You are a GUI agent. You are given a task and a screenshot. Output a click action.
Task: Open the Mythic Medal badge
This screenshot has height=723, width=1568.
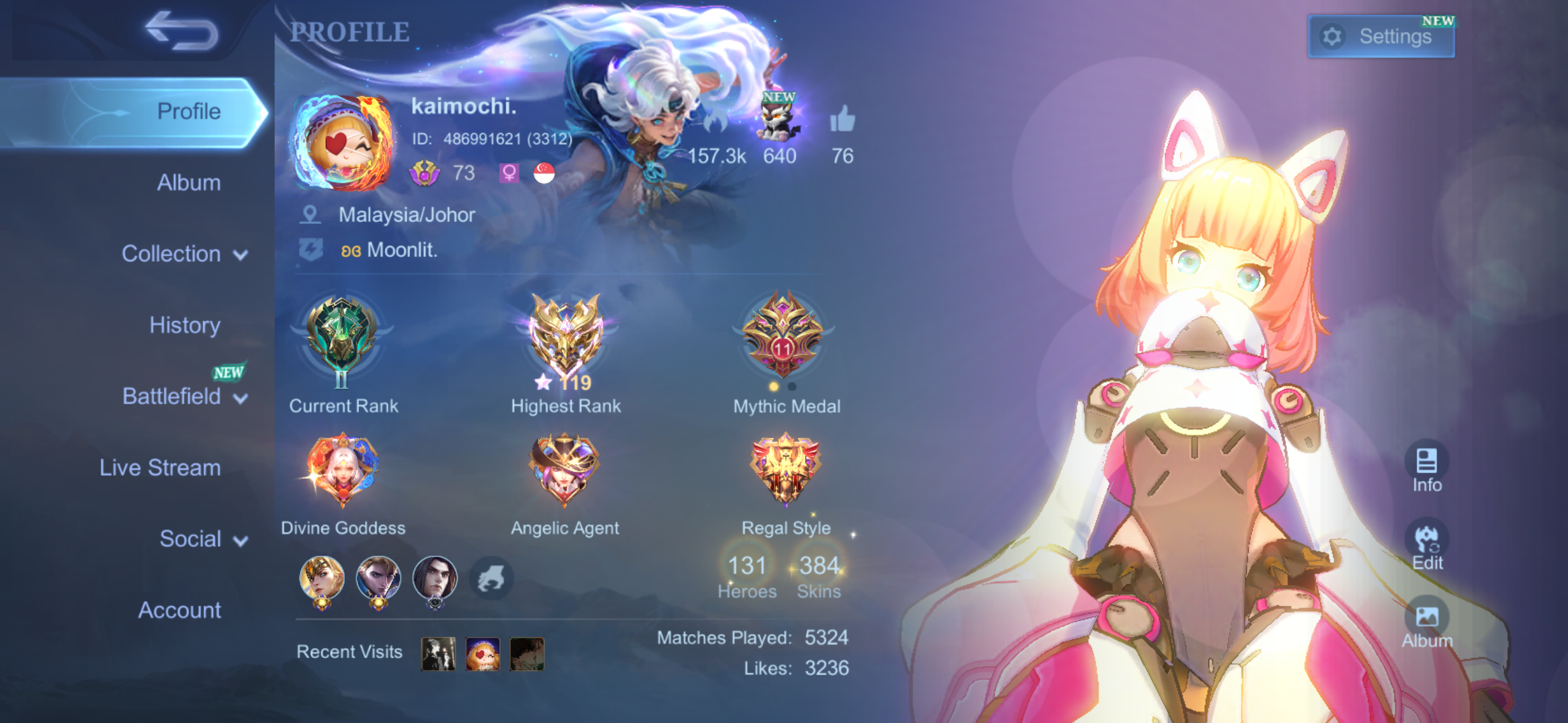[783, 336]
